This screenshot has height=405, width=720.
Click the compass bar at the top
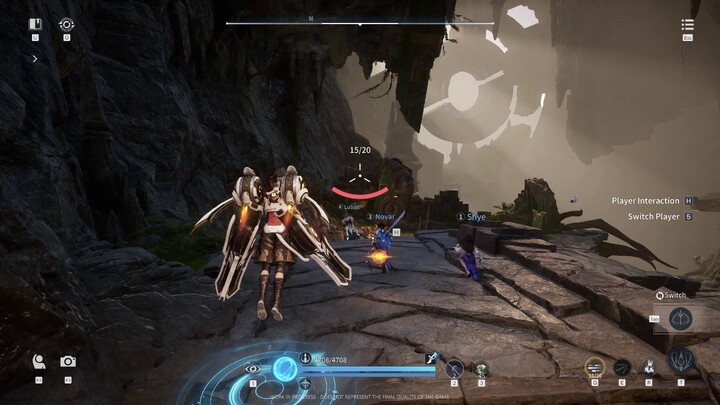(360, 22)
